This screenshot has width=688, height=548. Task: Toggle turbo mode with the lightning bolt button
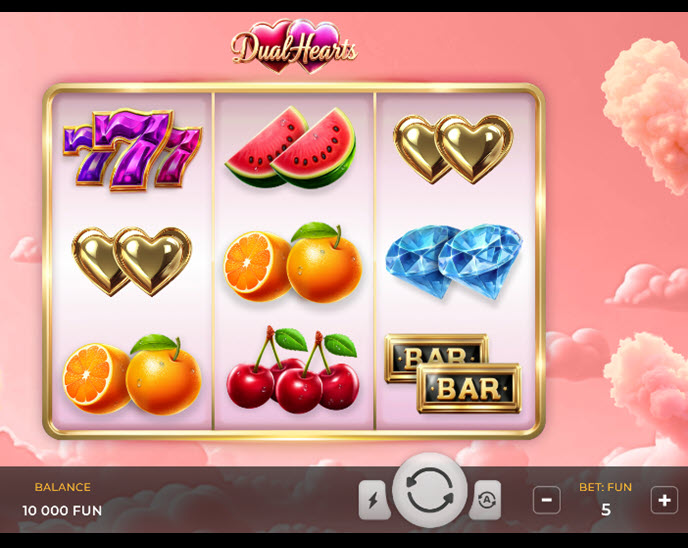(374, 500)
